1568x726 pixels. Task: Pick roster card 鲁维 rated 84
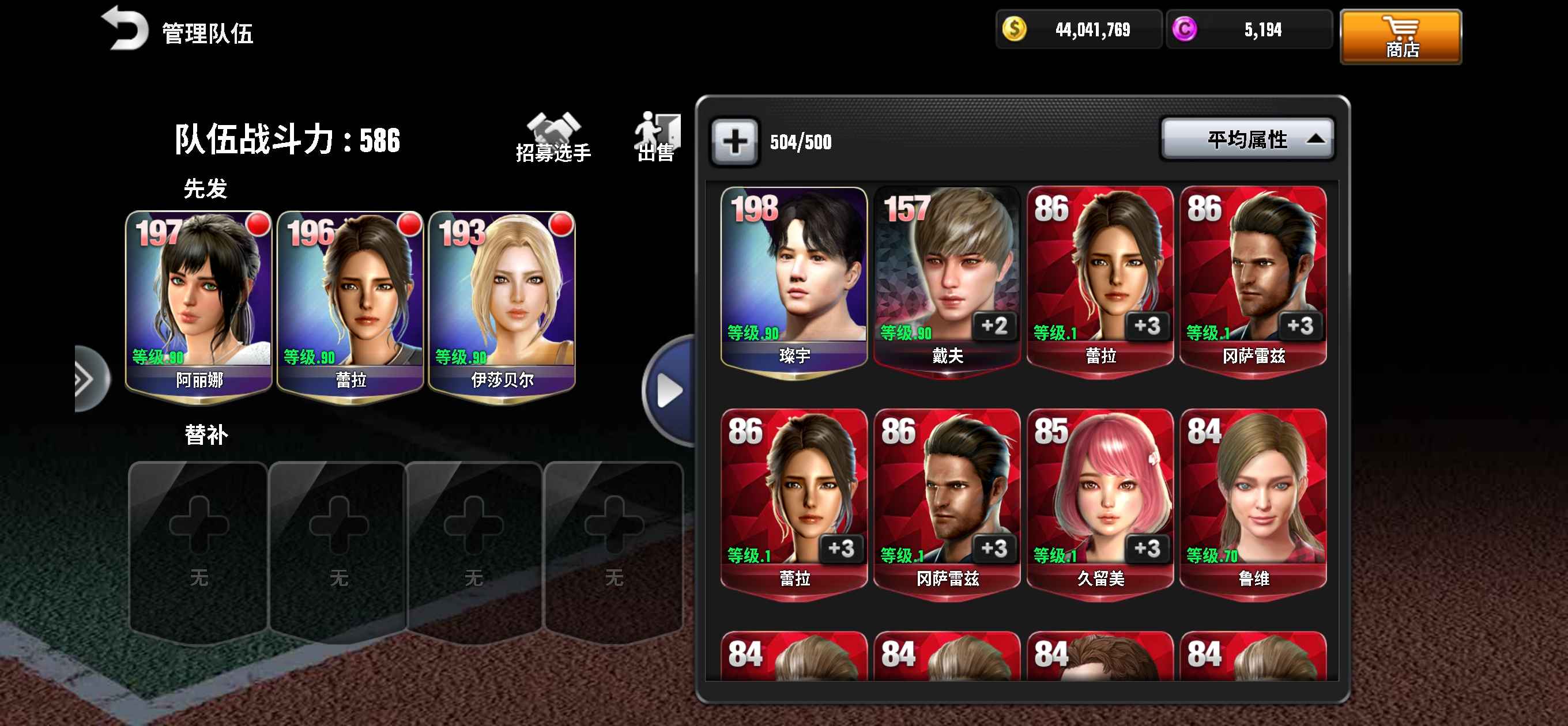(x=1253, y=502)
